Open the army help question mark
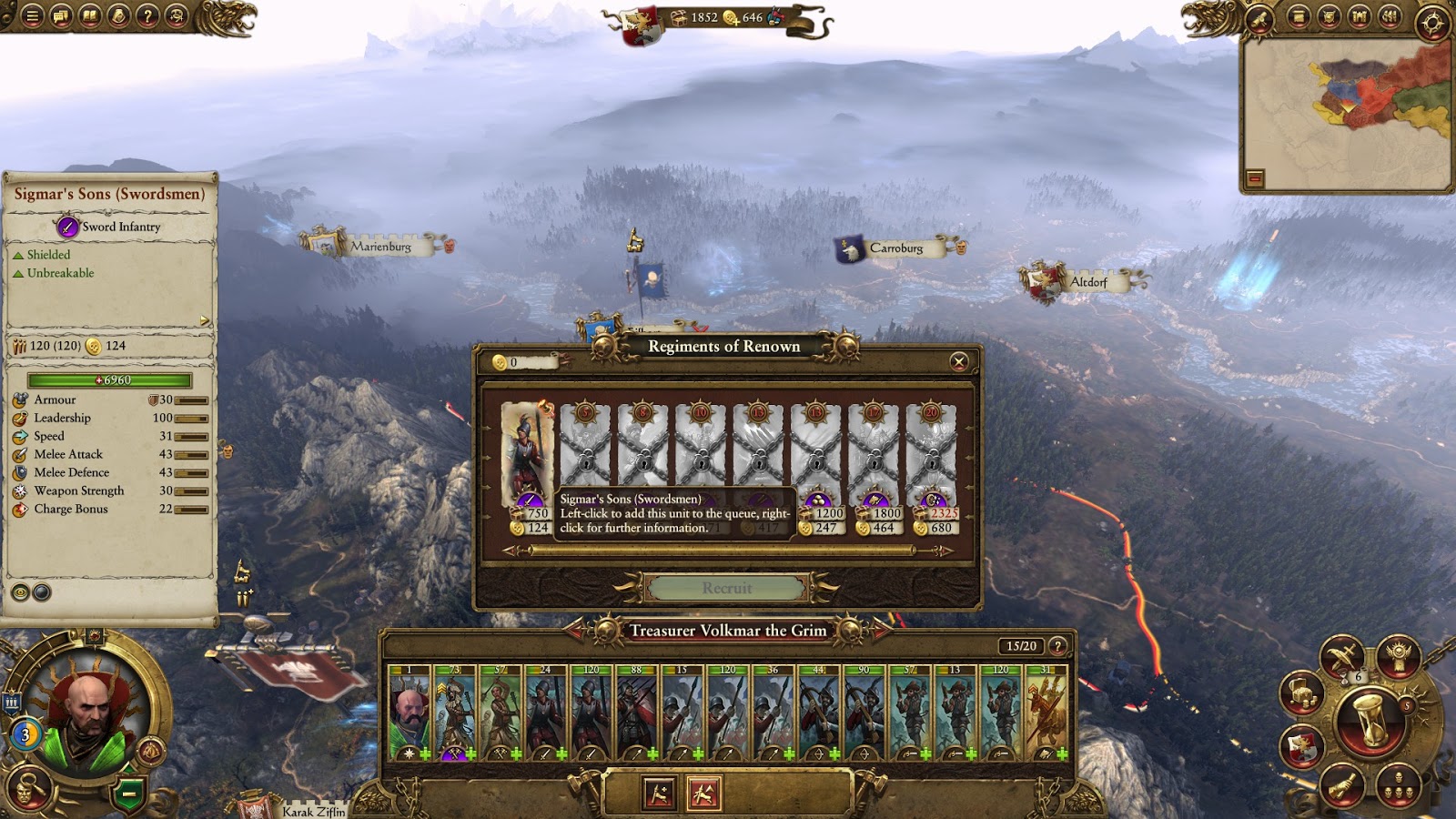This screenshot has height=819, width=1456. tap(1057, 646)
